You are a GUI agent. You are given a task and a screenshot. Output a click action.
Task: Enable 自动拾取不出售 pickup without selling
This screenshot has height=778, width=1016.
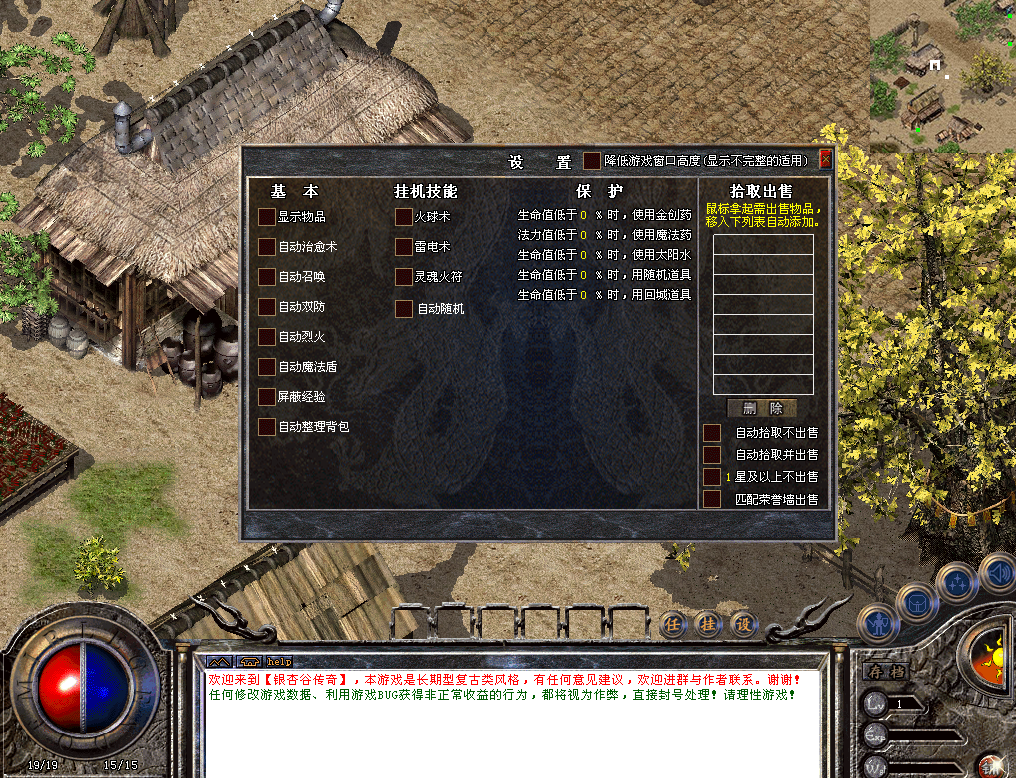pos(712,433)
